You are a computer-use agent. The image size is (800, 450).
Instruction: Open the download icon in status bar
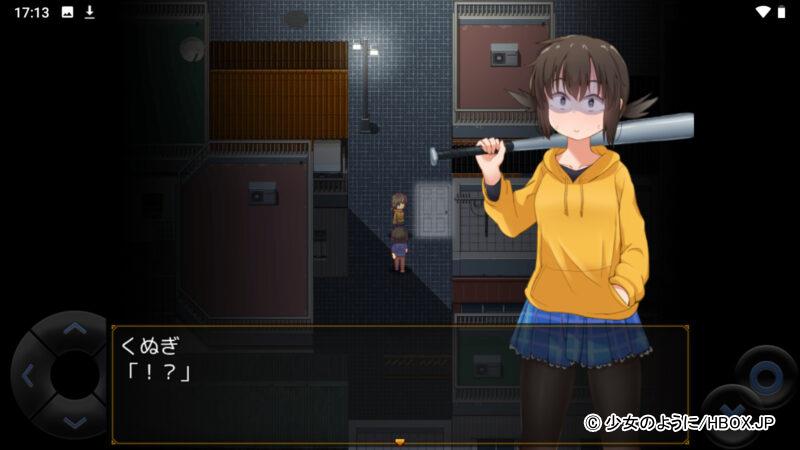(x=89, y=12)
